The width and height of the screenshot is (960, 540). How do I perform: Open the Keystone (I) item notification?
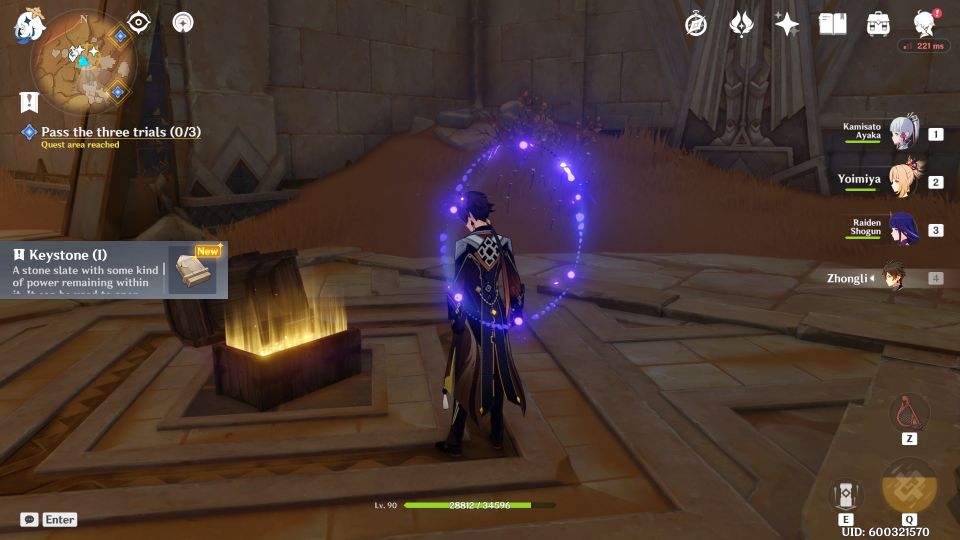[113, 270]
